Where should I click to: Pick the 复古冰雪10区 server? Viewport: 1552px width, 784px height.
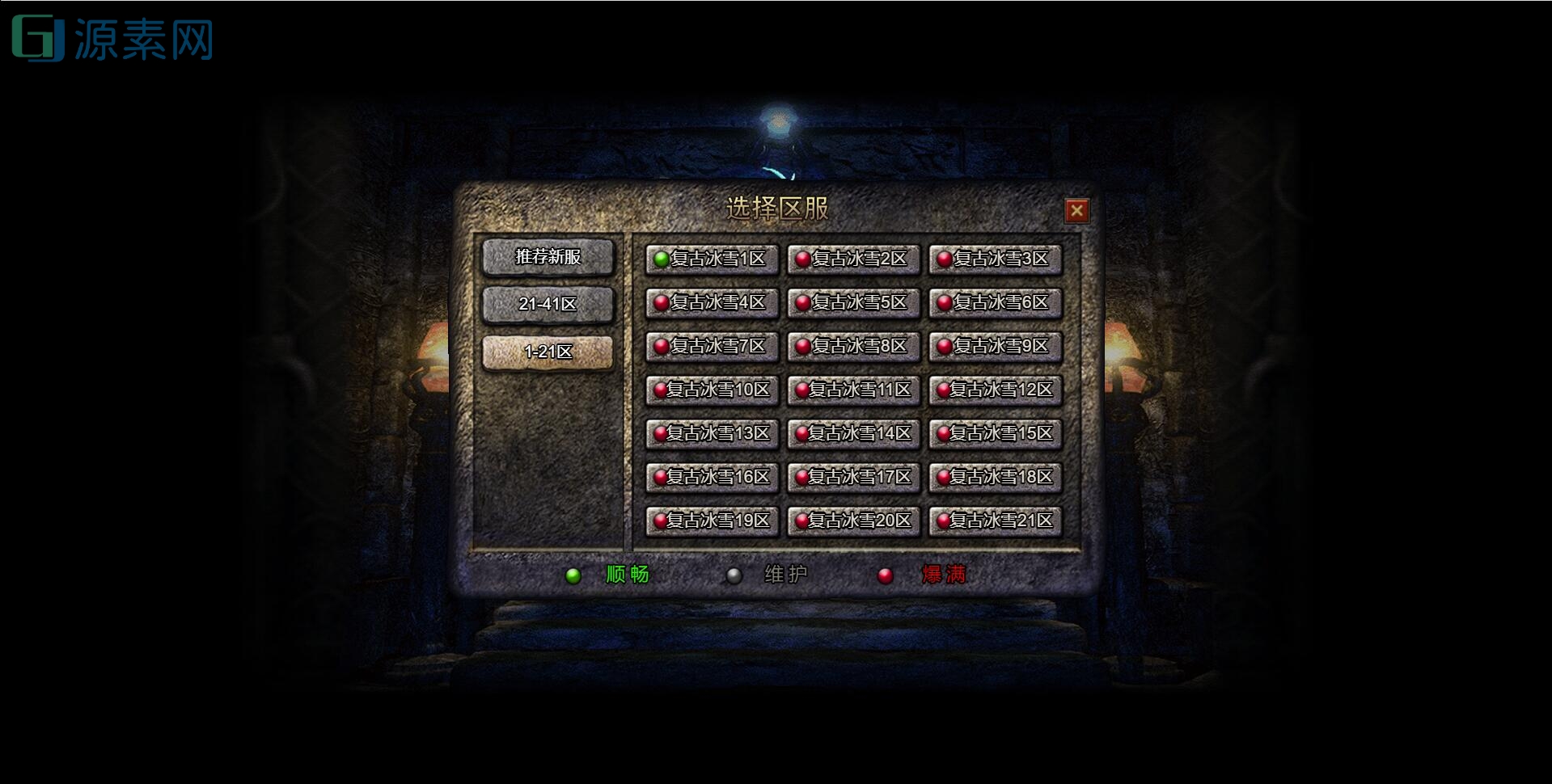[x=712, y=390]
